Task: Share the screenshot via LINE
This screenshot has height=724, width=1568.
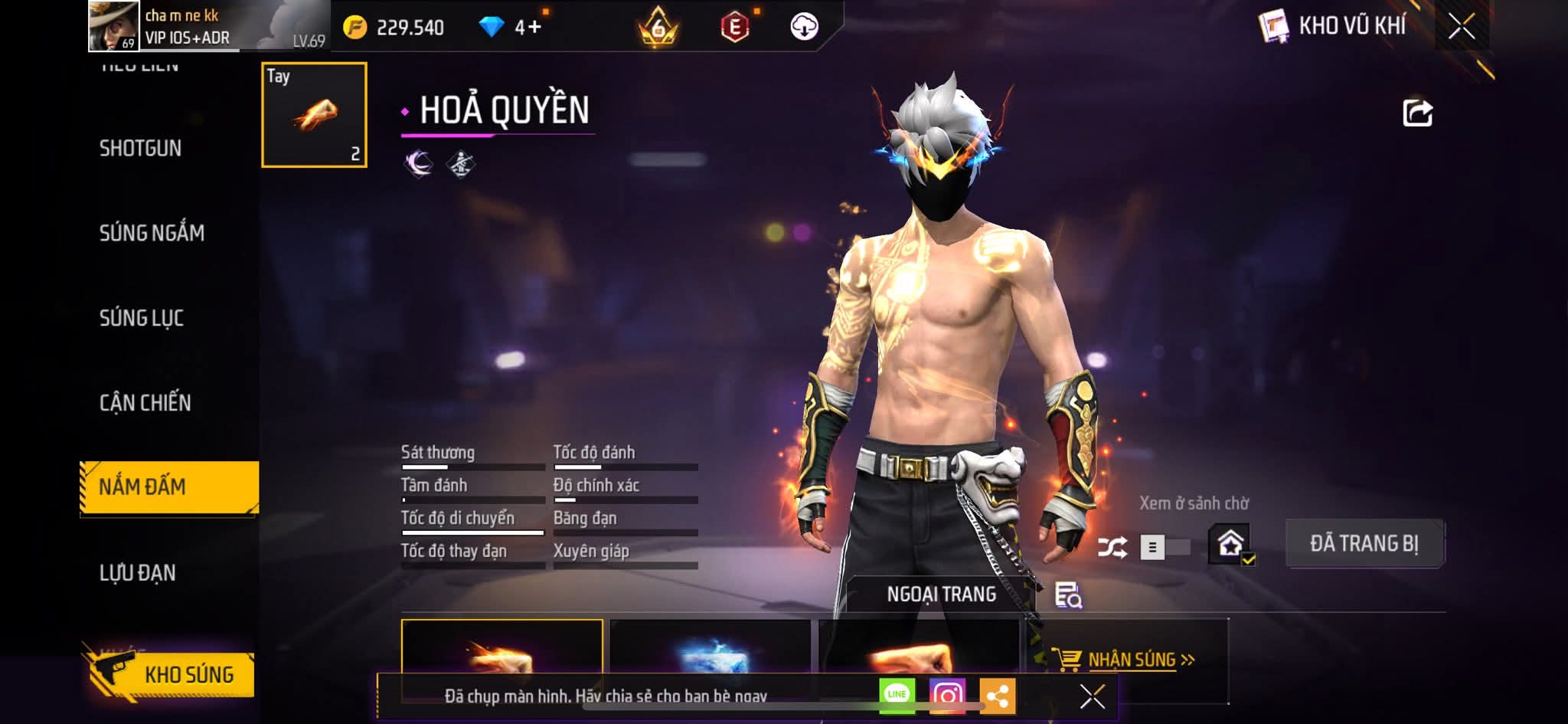Action: coord(897,695)
